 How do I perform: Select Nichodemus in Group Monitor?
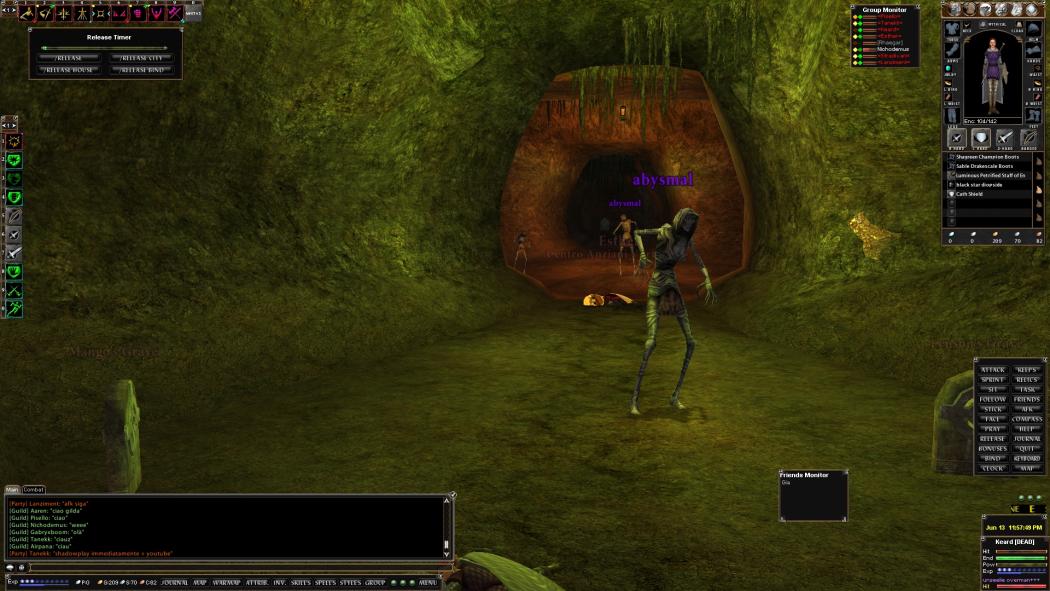[x=895, y=48]
